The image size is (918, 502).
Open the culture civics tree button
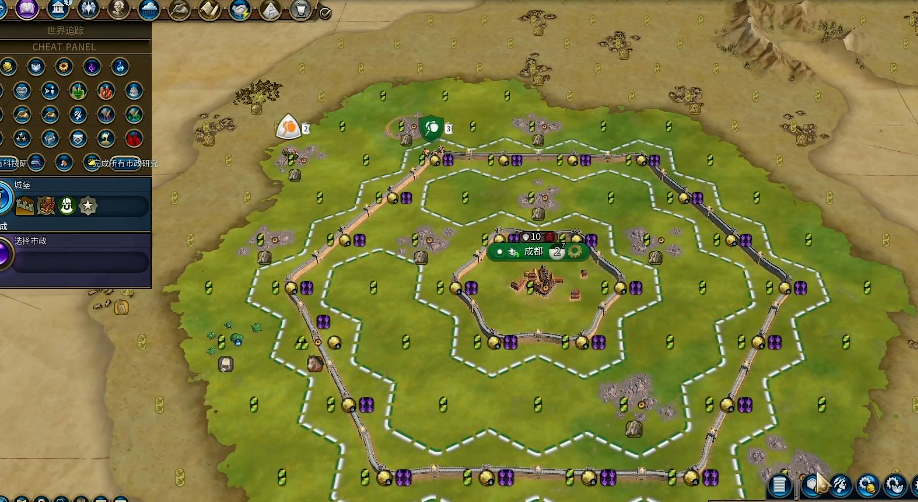coord(27,10)
